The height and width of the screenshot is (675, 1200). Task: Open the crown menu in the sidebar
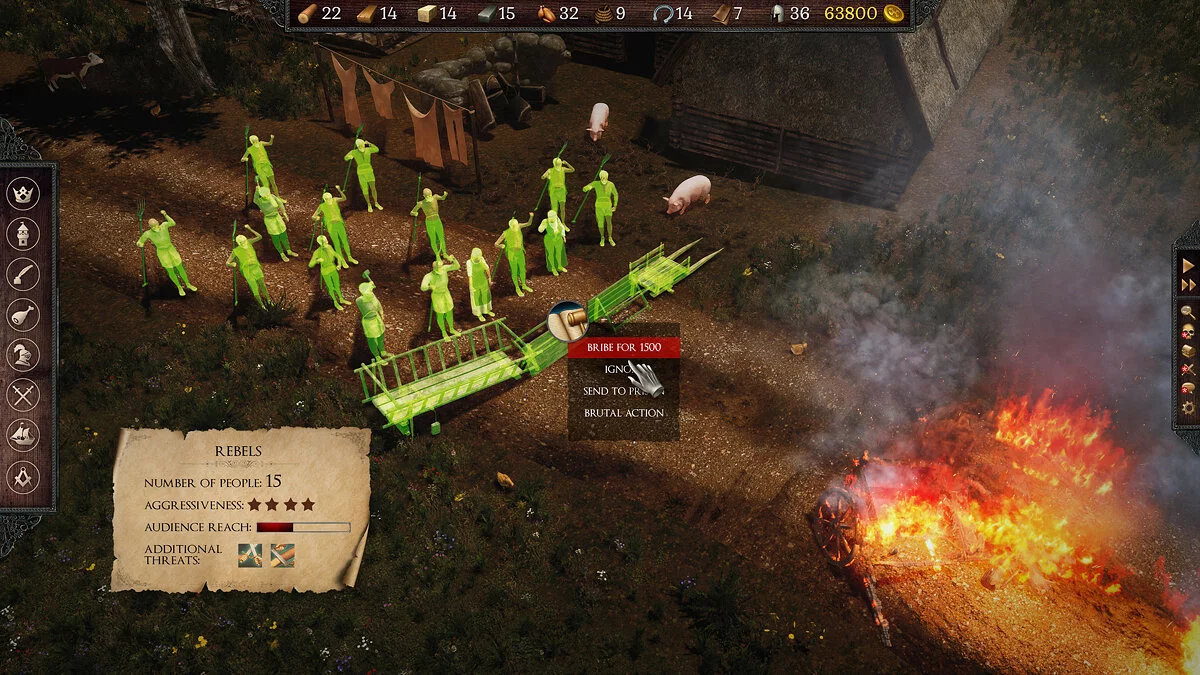[23, 193]
